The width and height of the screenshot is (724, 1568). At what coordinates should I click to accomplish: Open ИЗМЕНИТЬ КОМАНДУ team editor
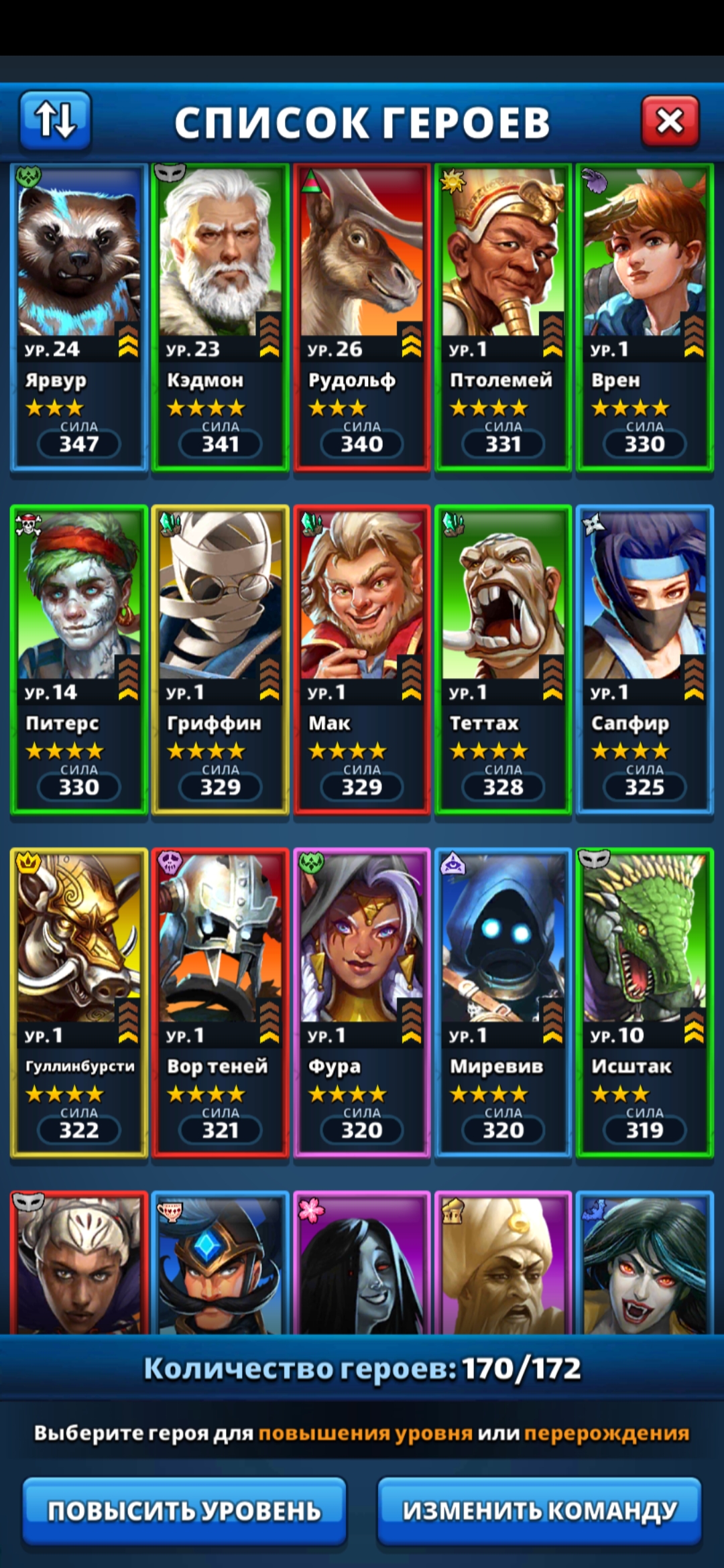pos(540,1510)
